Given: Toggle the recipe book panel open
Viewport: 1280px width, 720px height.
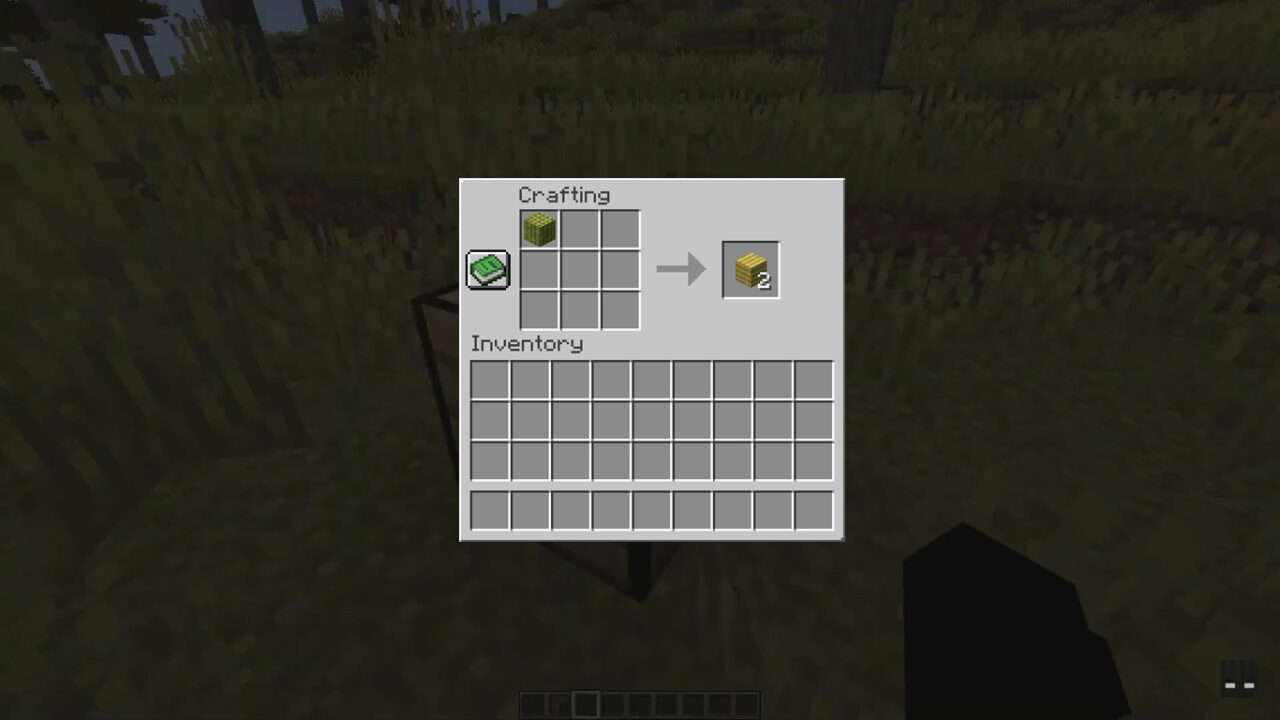Looking at the screenshot, I should click(487, 269).
